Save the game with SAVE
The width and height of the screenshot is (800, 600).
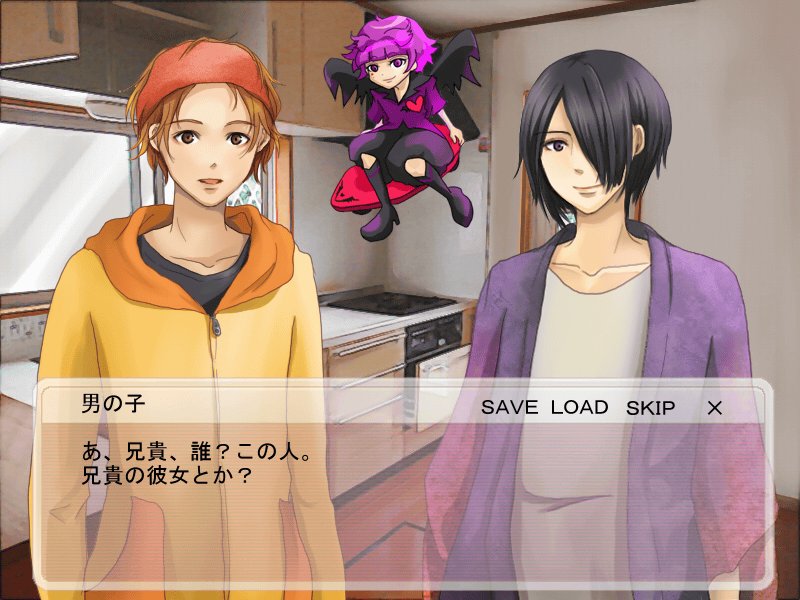click(x=510, y=408)
